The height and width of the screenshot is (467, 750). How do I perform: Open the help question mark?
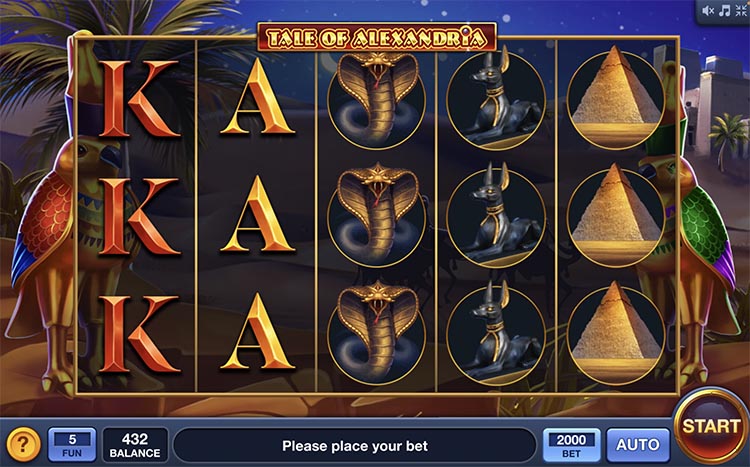(x=23, y=444)
